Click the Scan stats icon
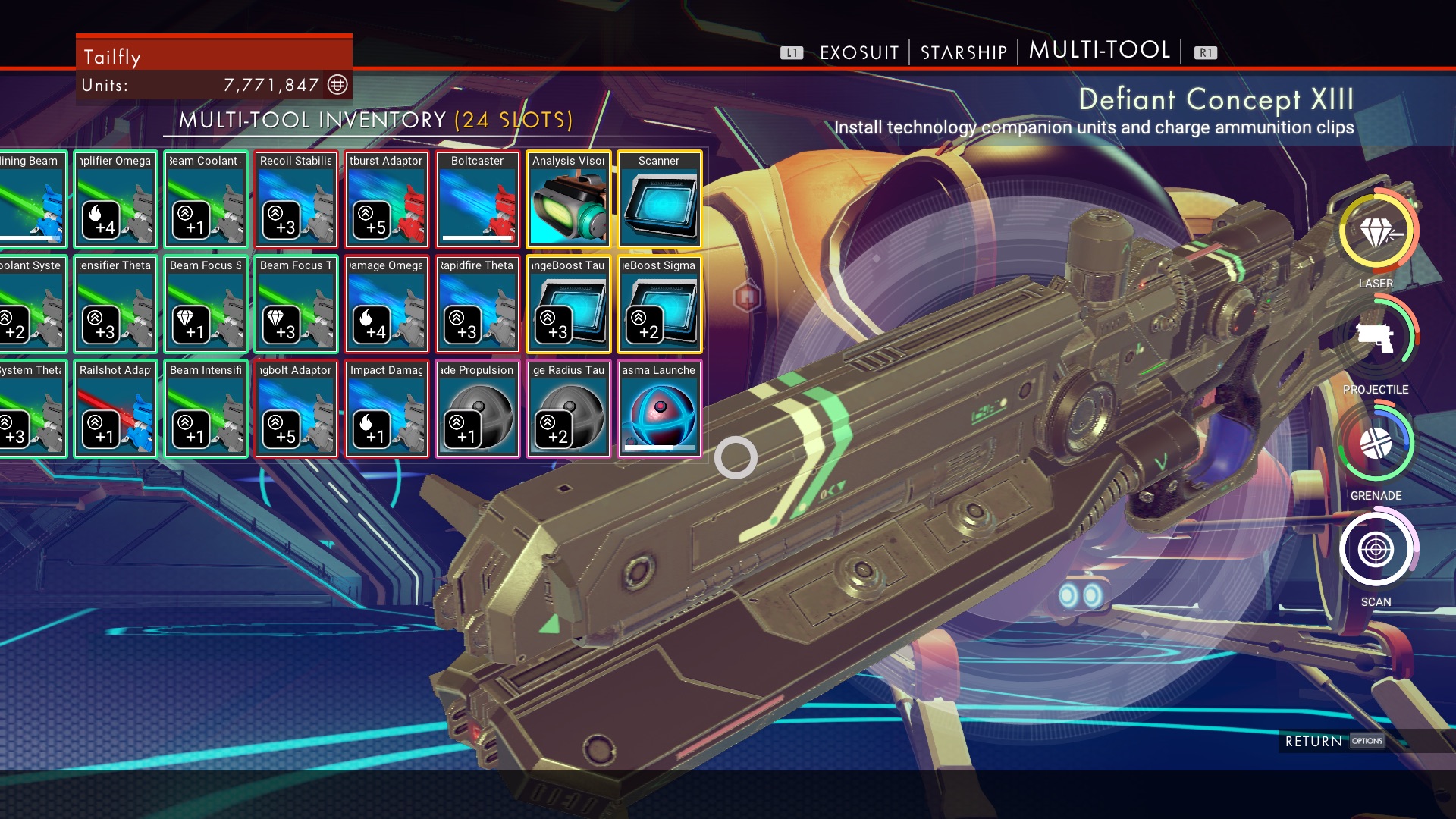This screenshot has height=819, width=1456. click(x=1375, y=550)
